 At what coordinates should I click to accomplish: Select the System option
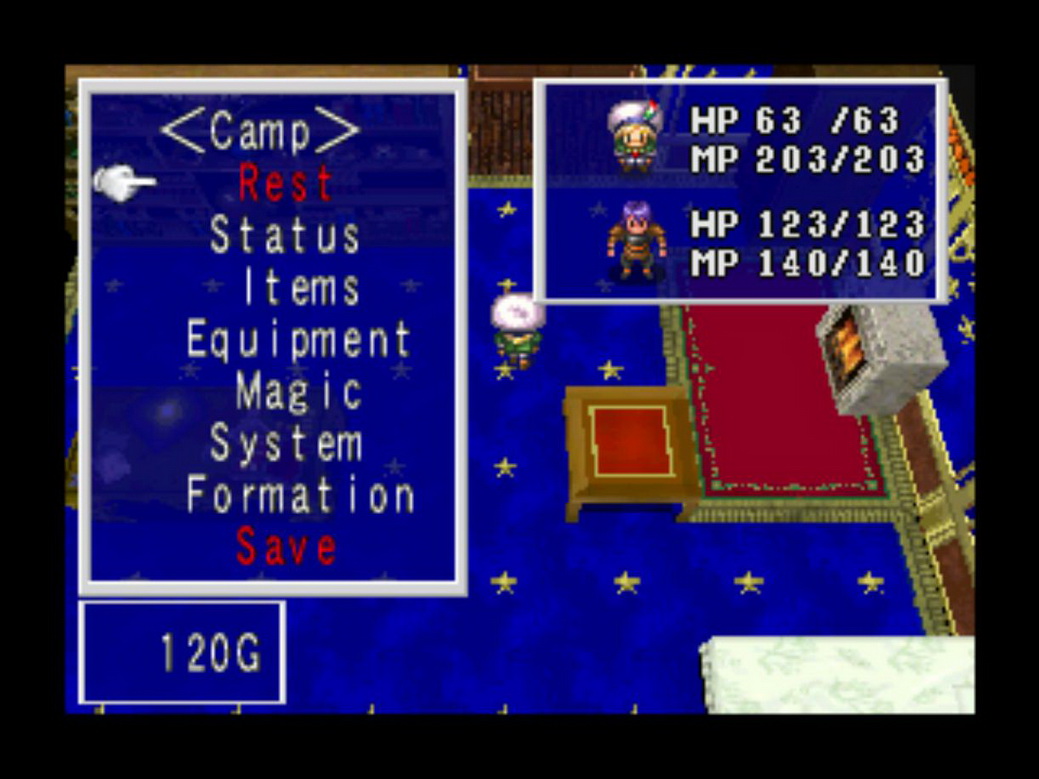[x=285, y=444]
